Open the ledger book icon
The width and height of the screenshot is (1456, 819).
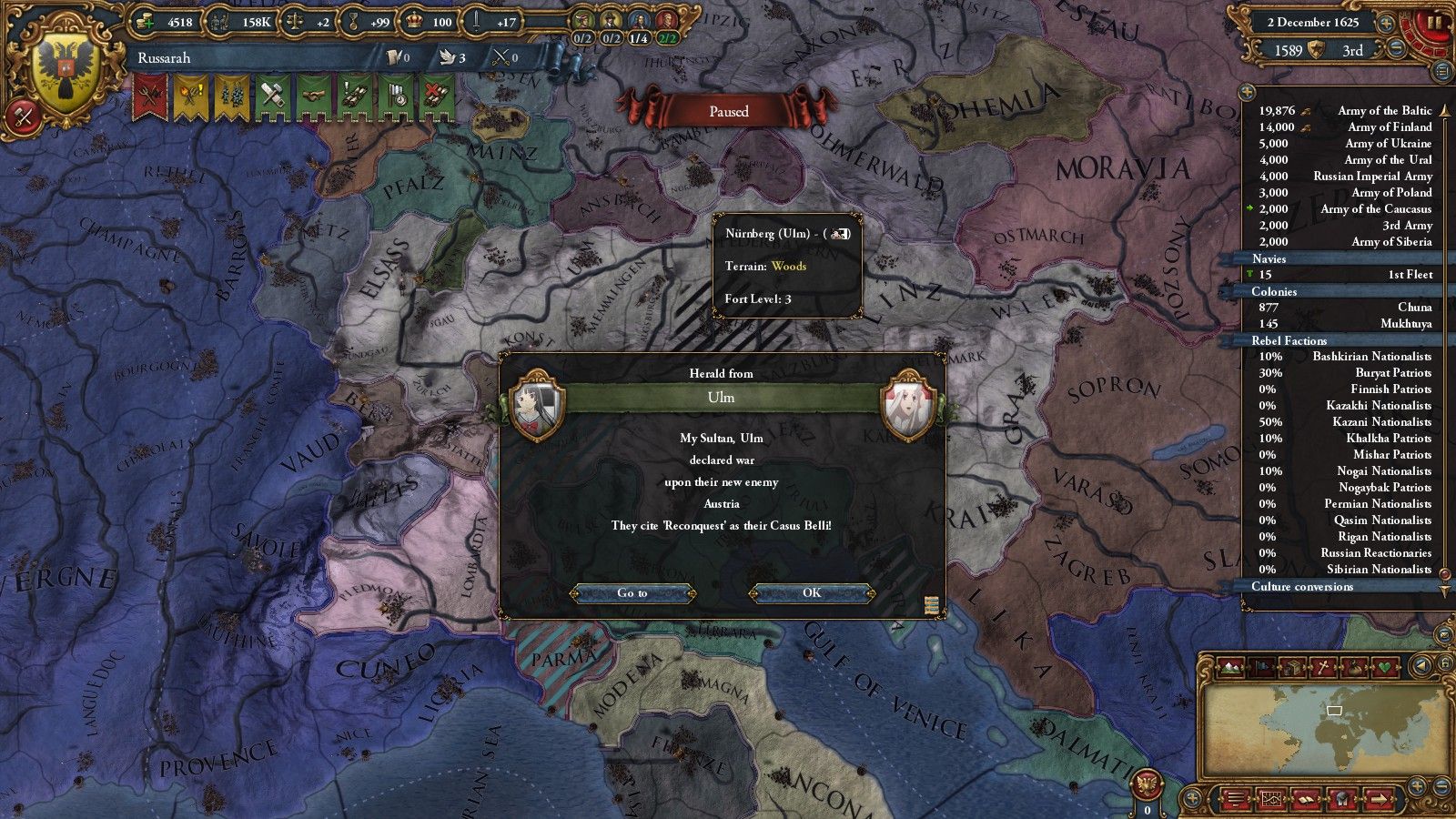tap(1307, 798)
